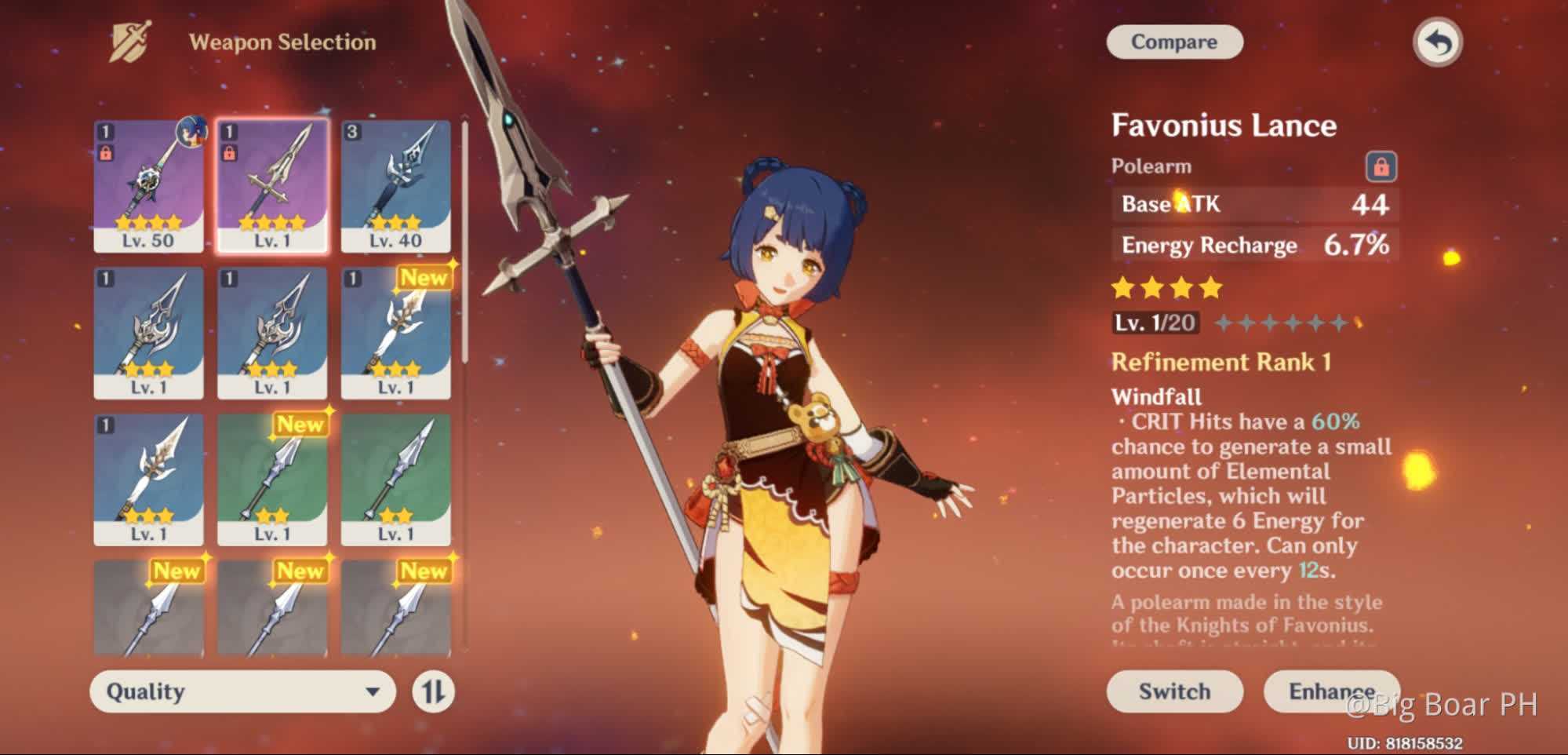This screenshot has height=755, width=1568.
Task: Pick the New two-star green spear
Action: coord(272,480)
